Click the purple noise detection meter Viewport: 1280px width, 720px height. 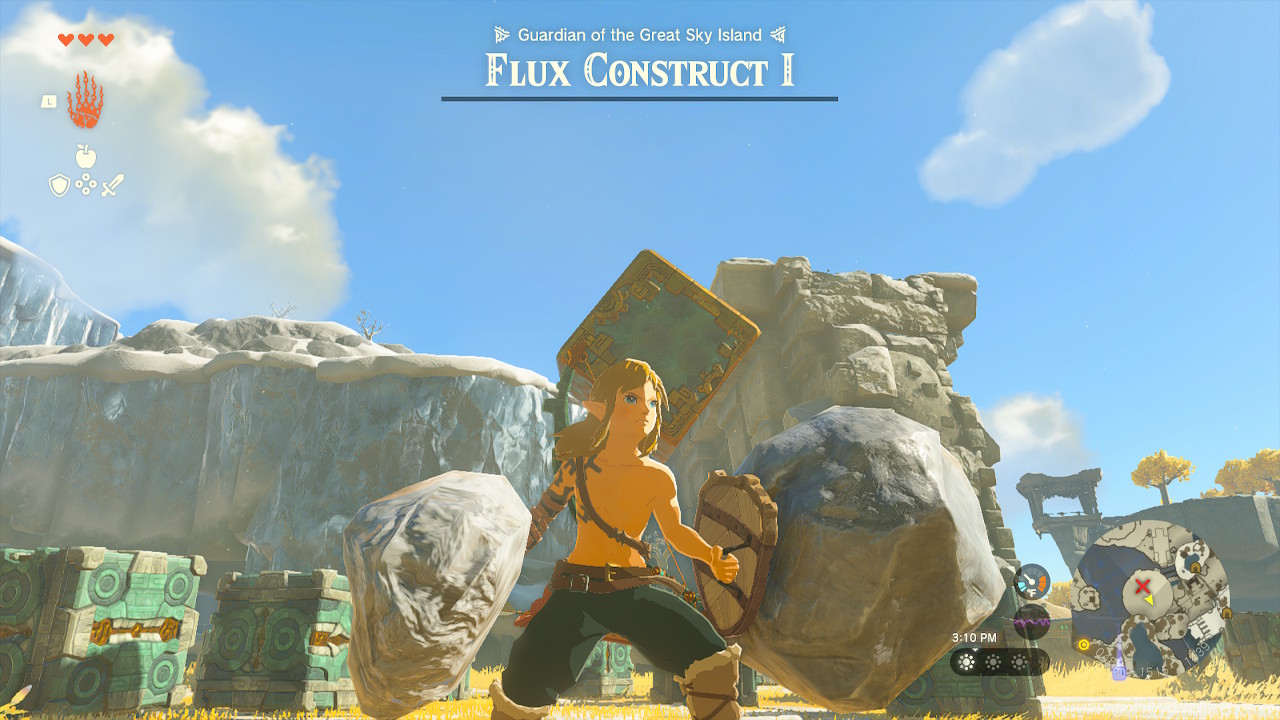(1031, 621)
